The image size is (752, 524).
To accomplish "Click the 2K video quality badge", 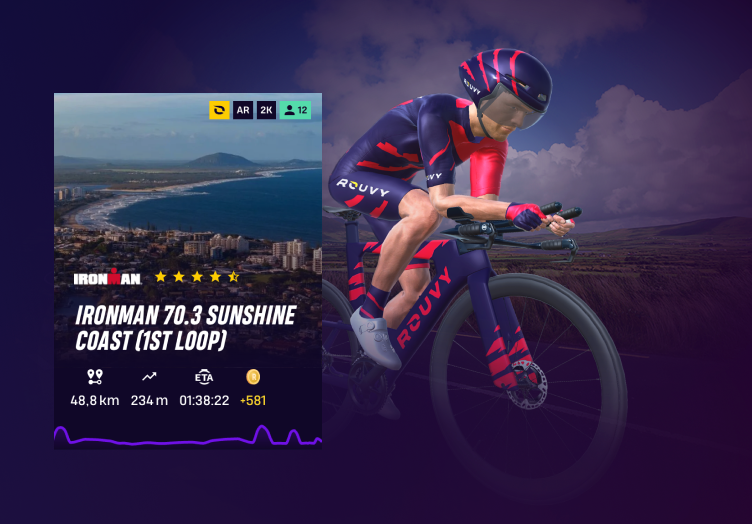I will pos(266,110).
